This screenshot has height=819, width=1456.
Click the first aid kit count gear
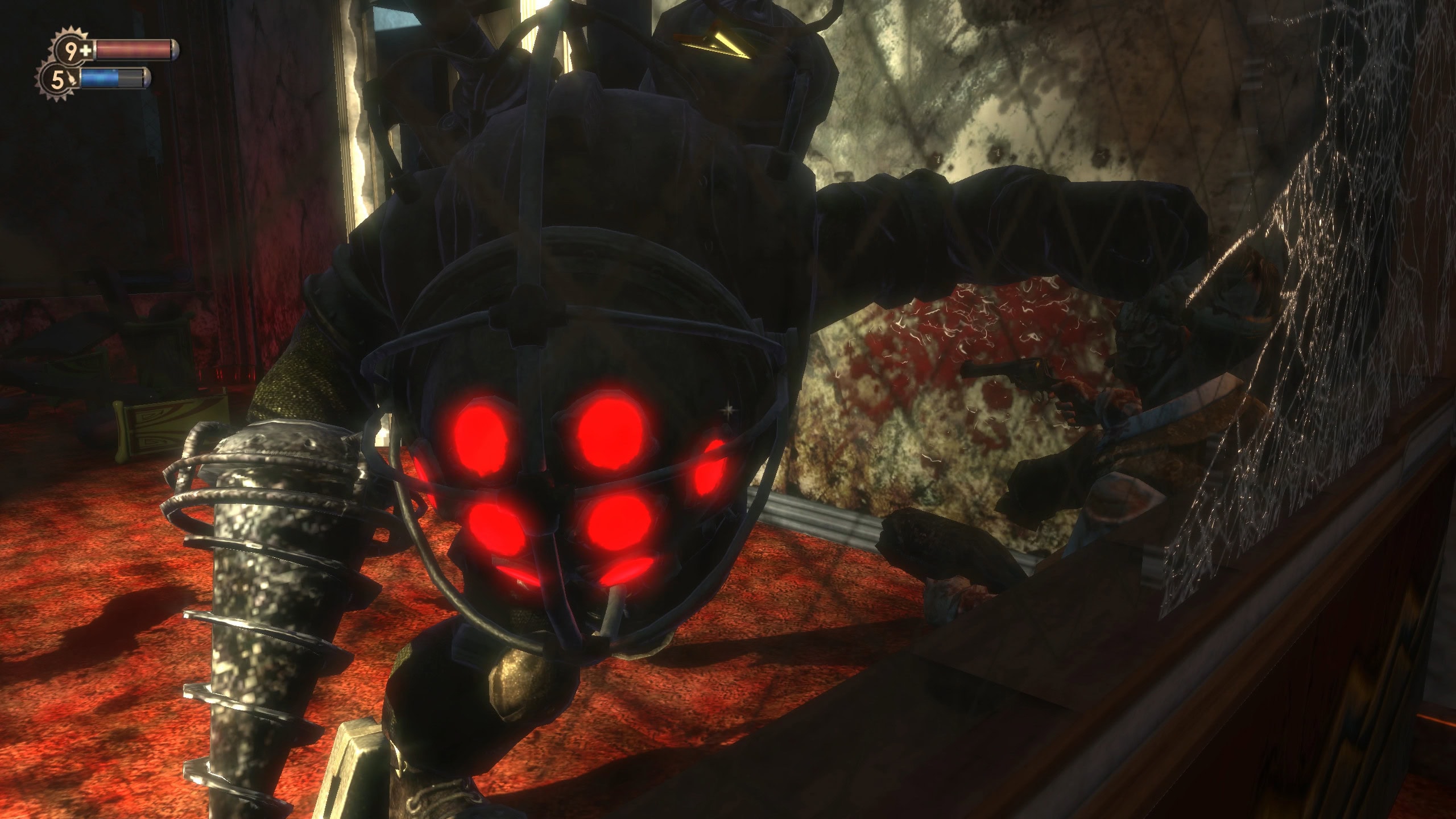74,51
